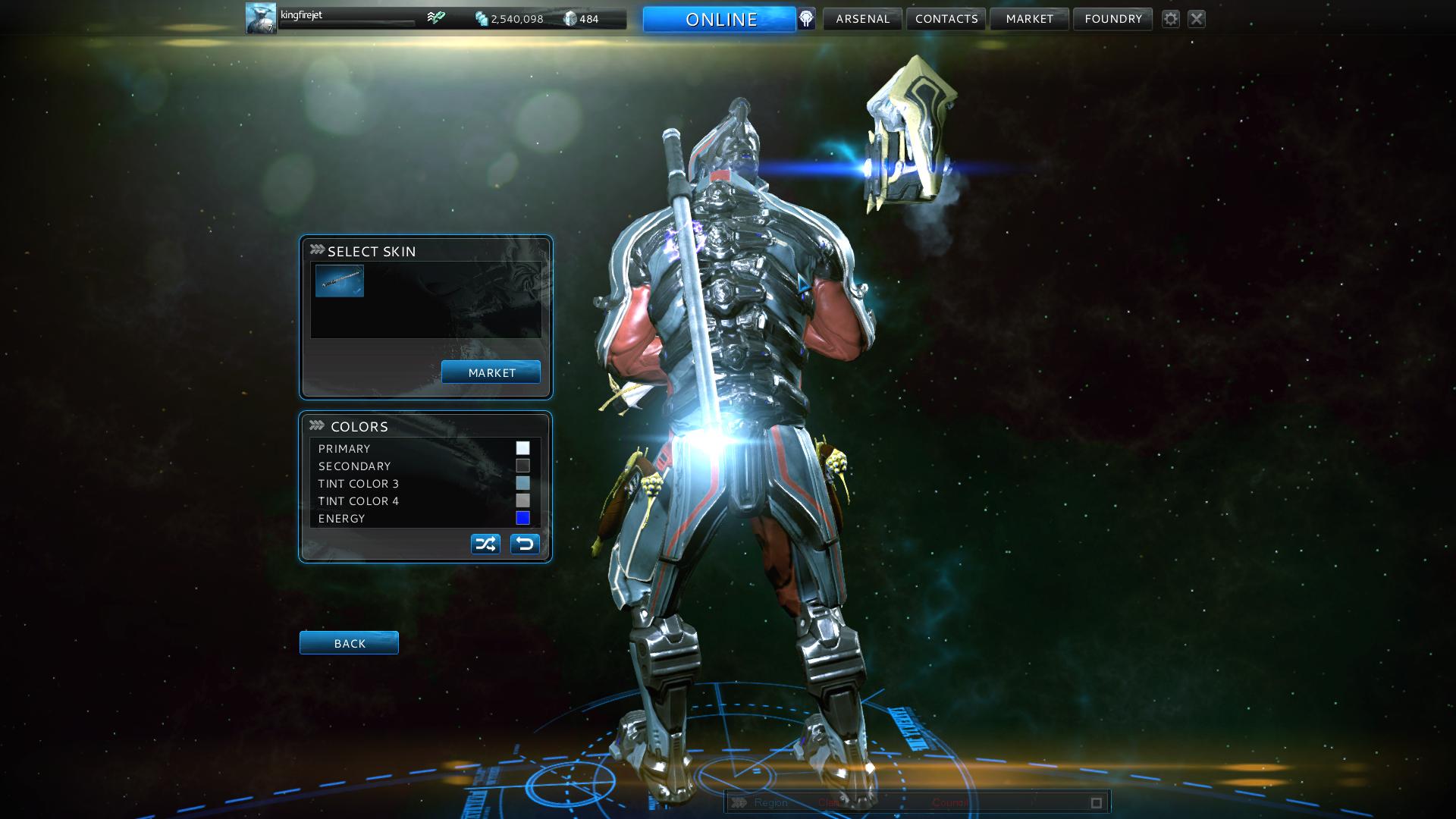Choose the Tint Color 3 swatch
The height and width of the screenshot is (819, 1456).
coord(522,483)
